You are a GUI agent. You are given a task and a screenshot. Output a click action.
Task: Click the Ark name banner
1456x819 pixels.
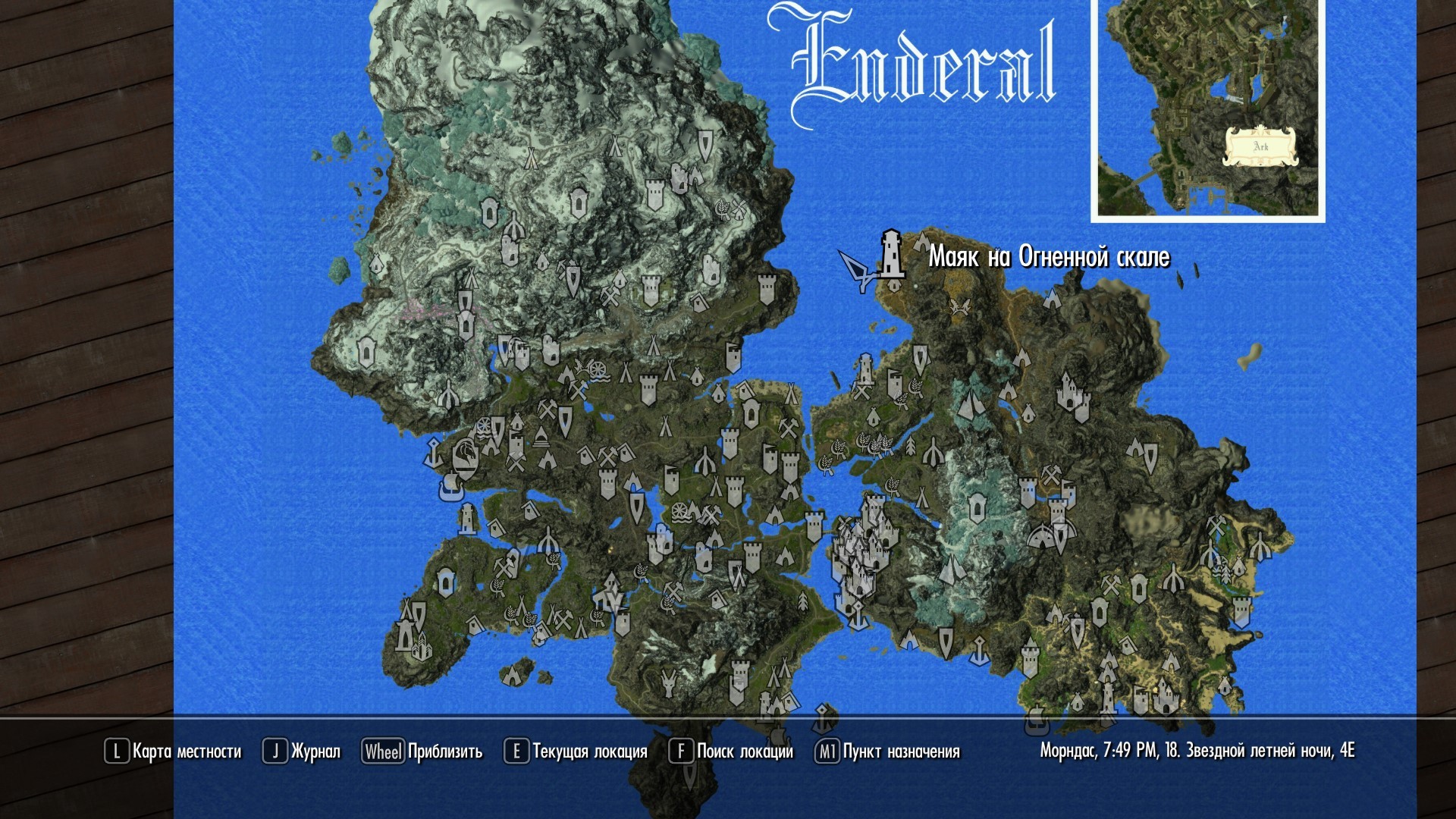click(x=1260, y=146)
